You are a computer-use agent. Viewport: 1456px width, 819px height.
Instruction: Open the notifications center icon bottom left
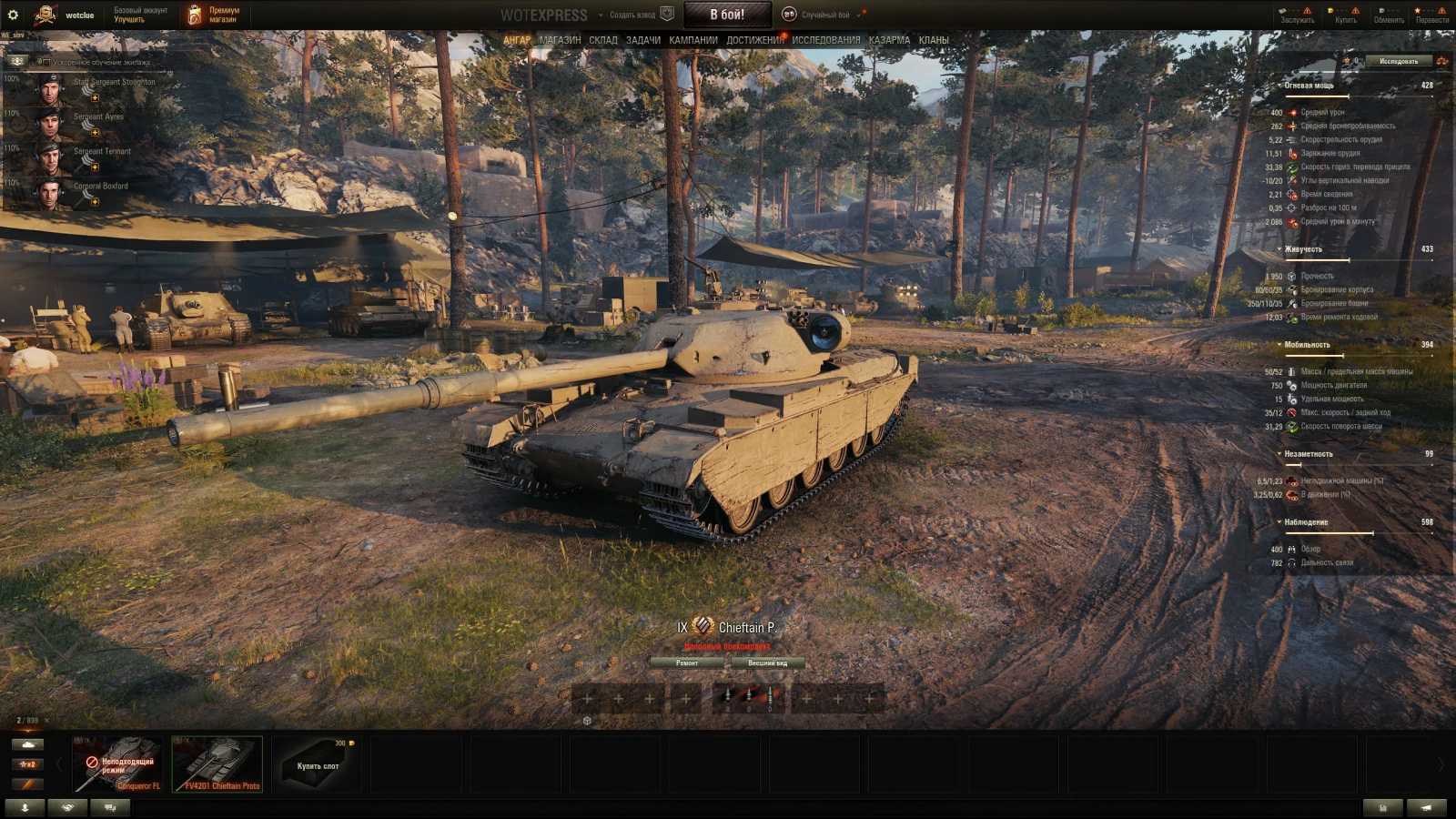pos(25,806)
